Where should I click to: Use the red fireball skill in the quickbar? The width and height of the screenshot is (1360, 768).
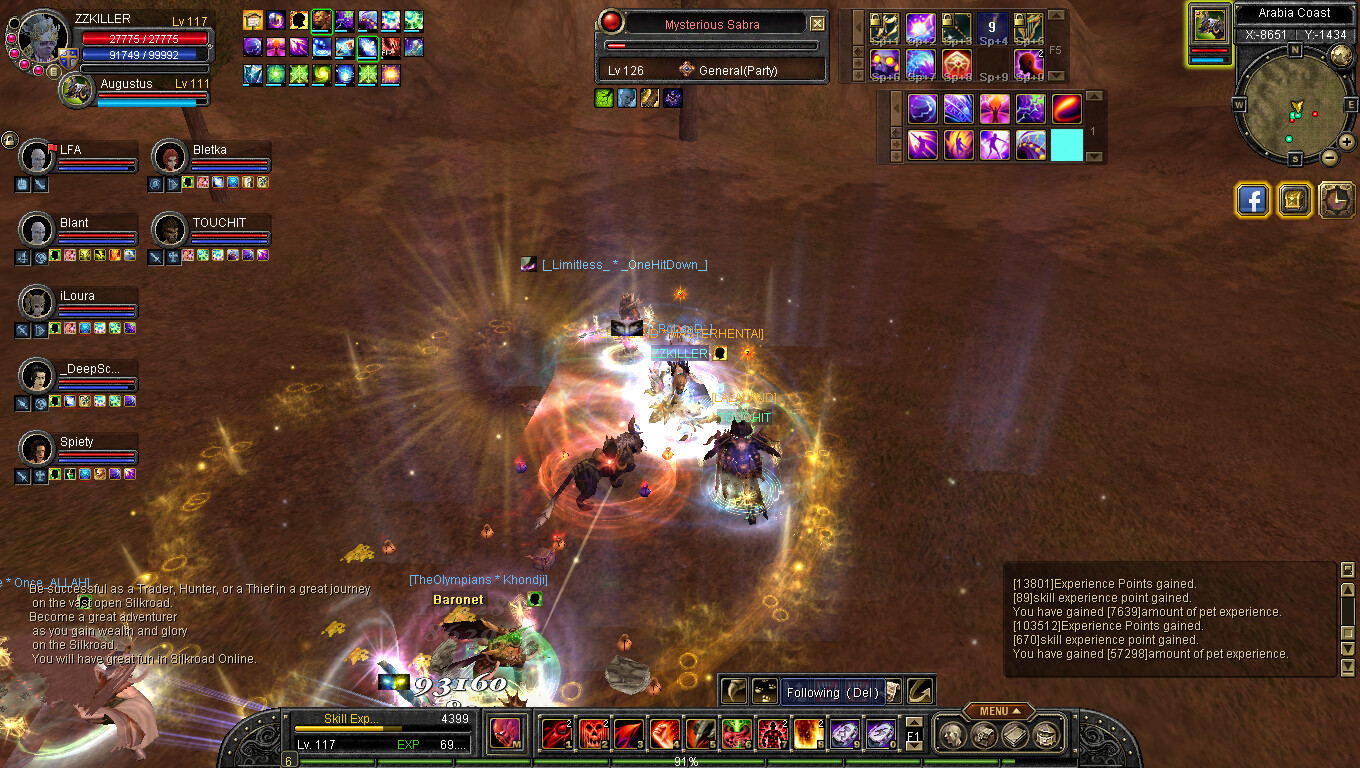tap(1066, 109)
